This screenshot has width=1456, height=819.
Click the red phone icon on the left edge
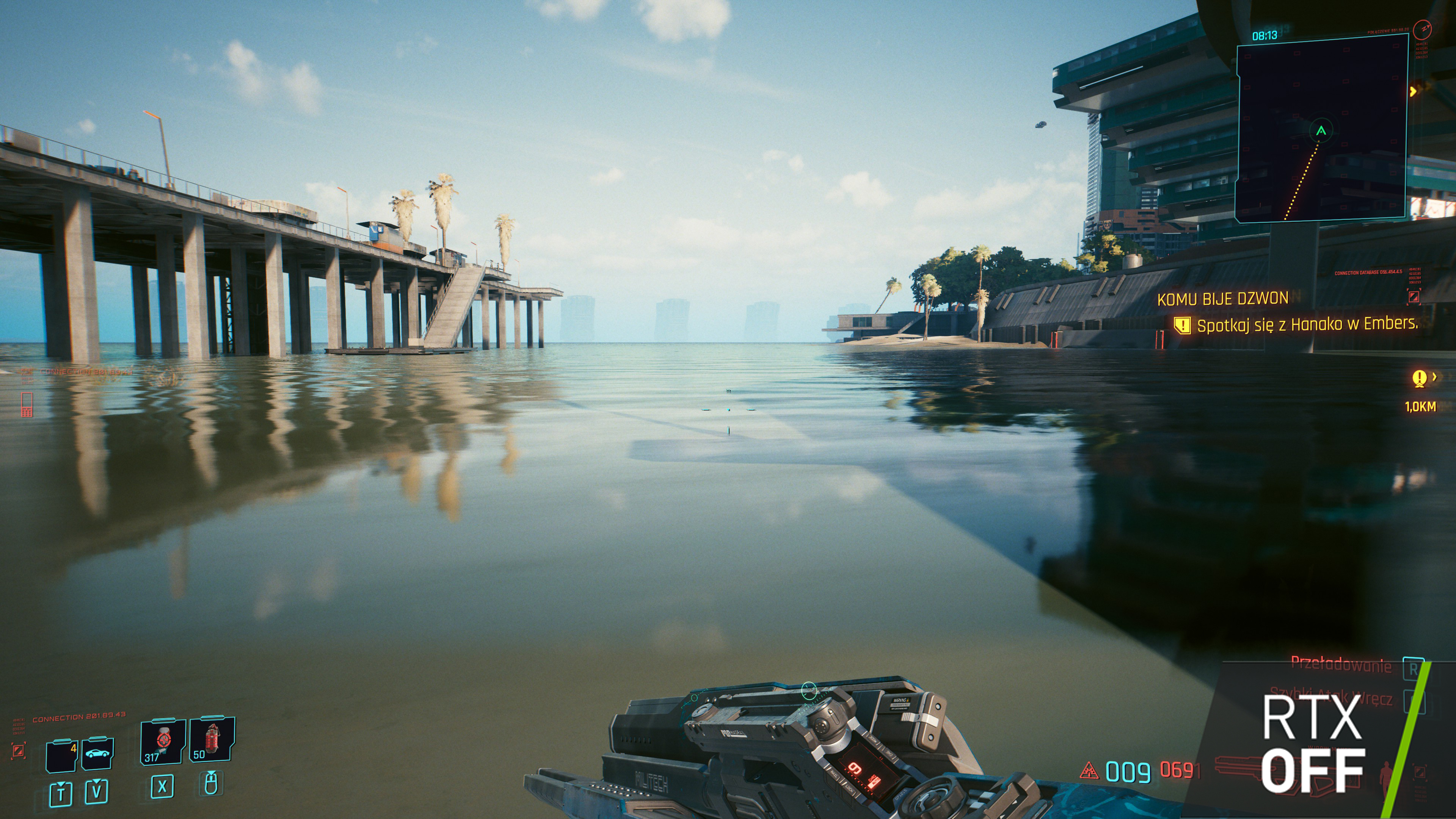tap(27, 405)
